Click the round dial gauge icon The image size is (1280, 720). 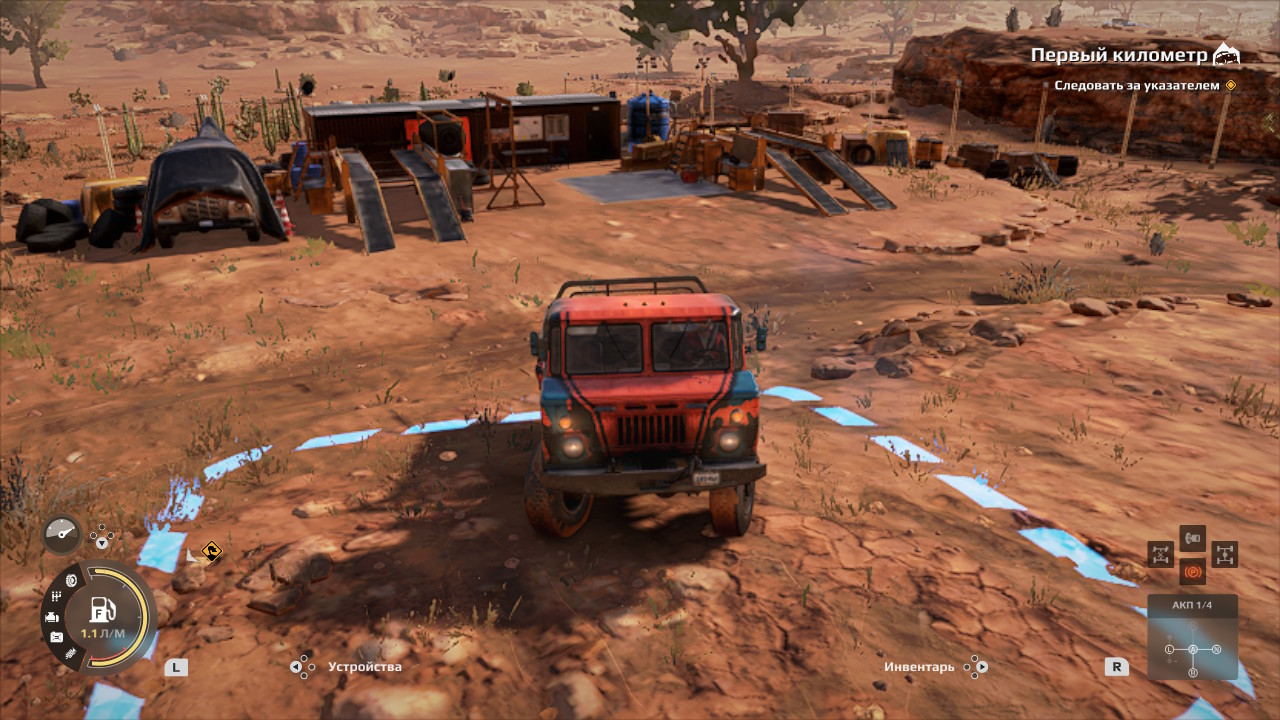pyautogui.click(x=61, y=535)
